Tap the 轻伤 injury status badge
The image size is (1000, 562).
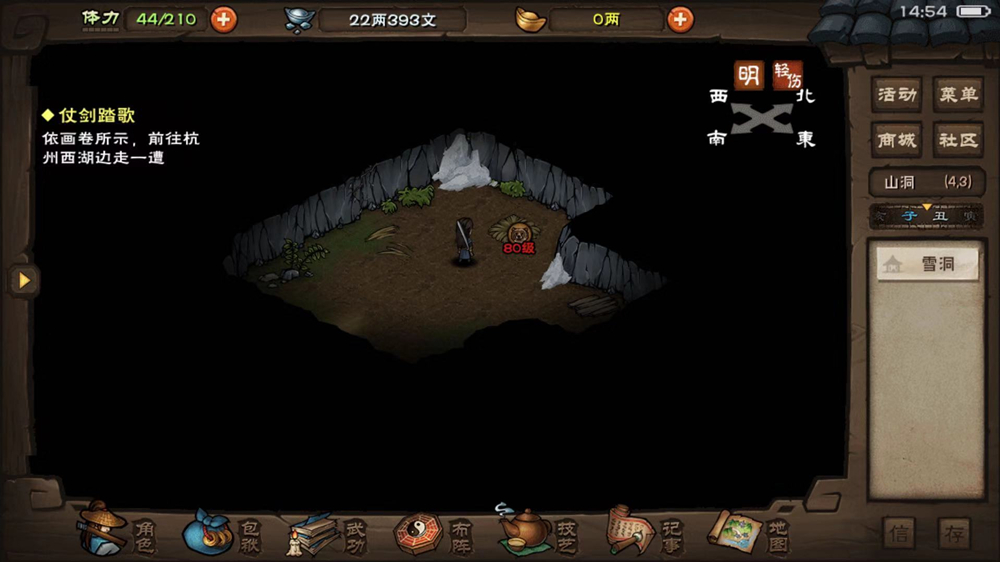[x=787, y=76]
